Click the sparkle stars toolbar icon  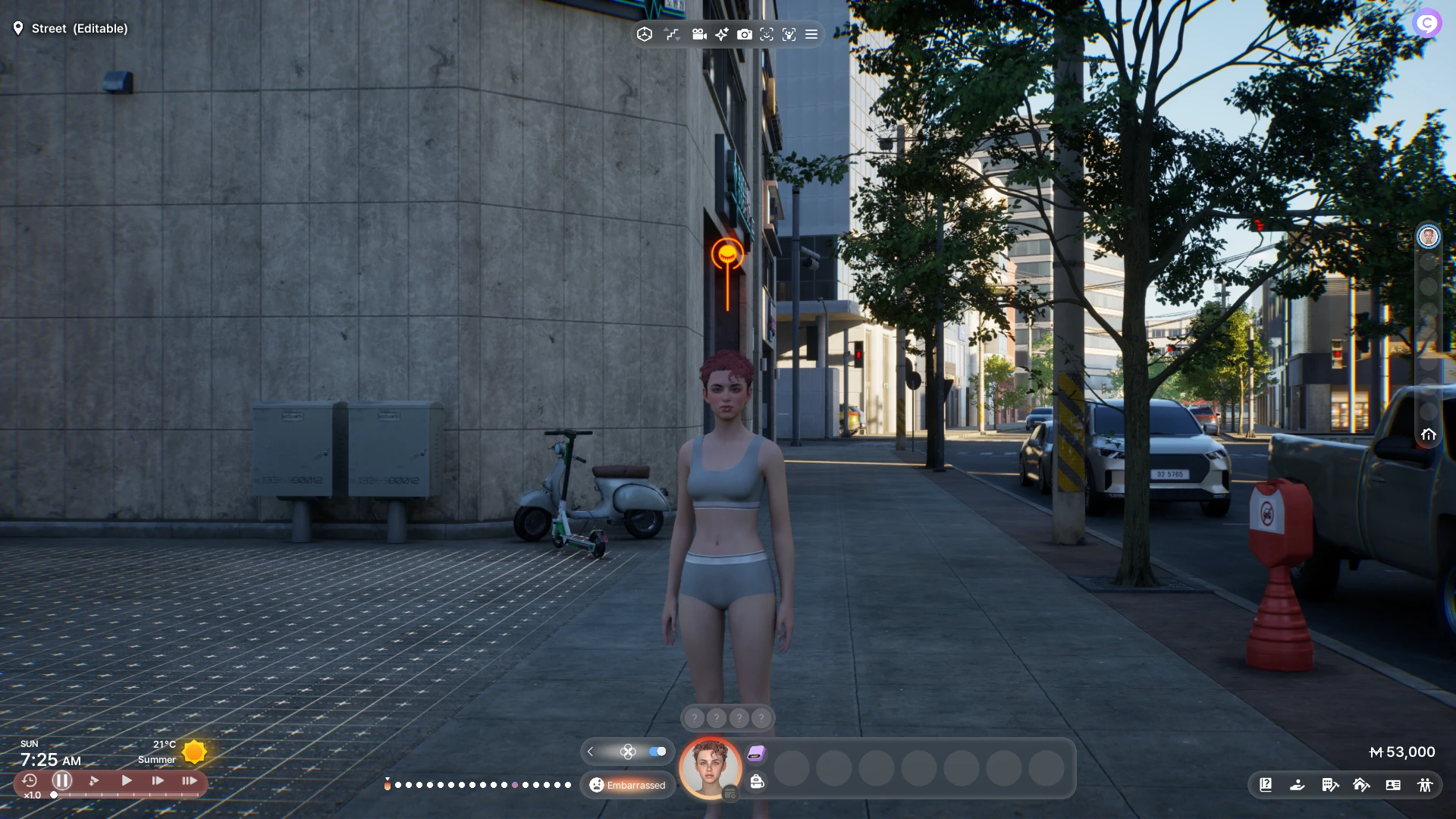pyautogui.click(x=722, y=34)
